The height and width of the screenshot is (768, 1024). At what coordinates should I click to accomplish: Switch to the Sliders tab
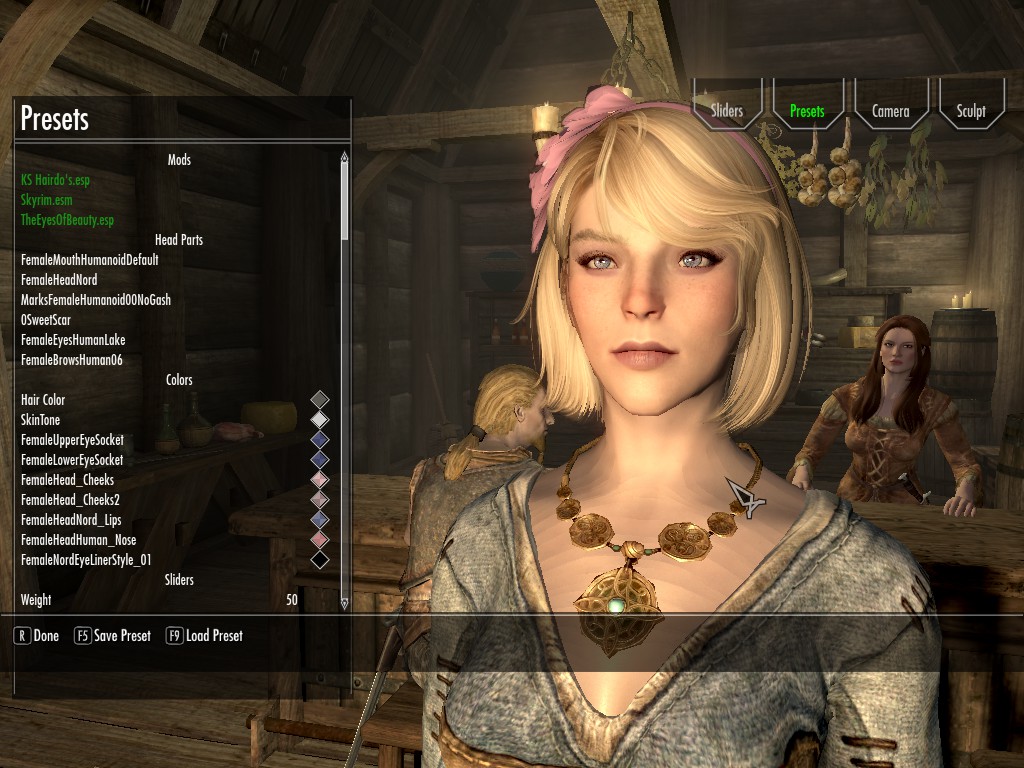click(727, 111)
